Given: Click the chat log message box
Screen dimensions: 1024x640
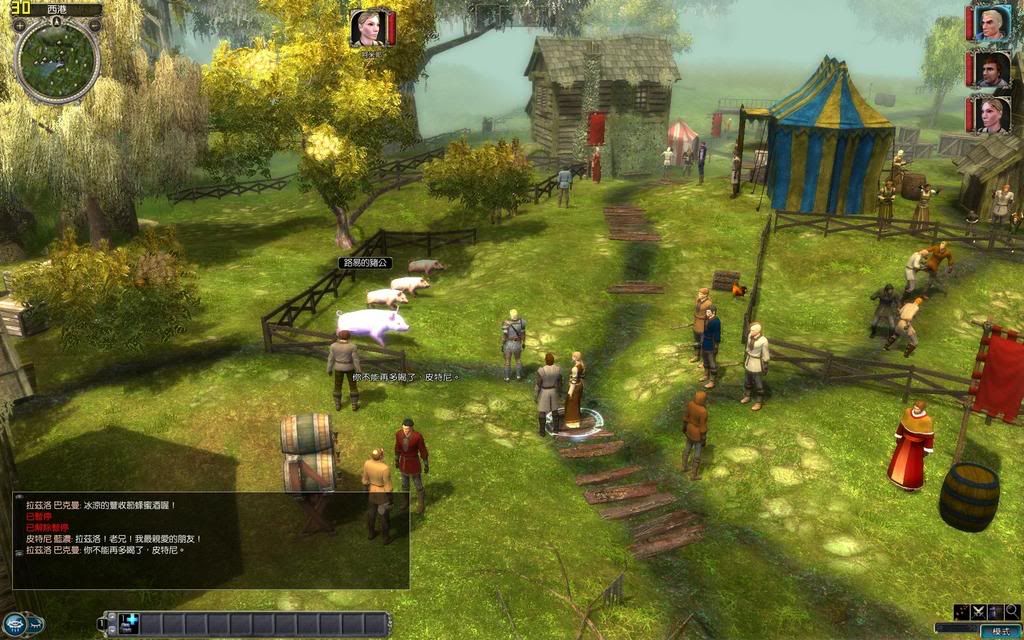Looking at the screenshot, I should pos(210,540).
